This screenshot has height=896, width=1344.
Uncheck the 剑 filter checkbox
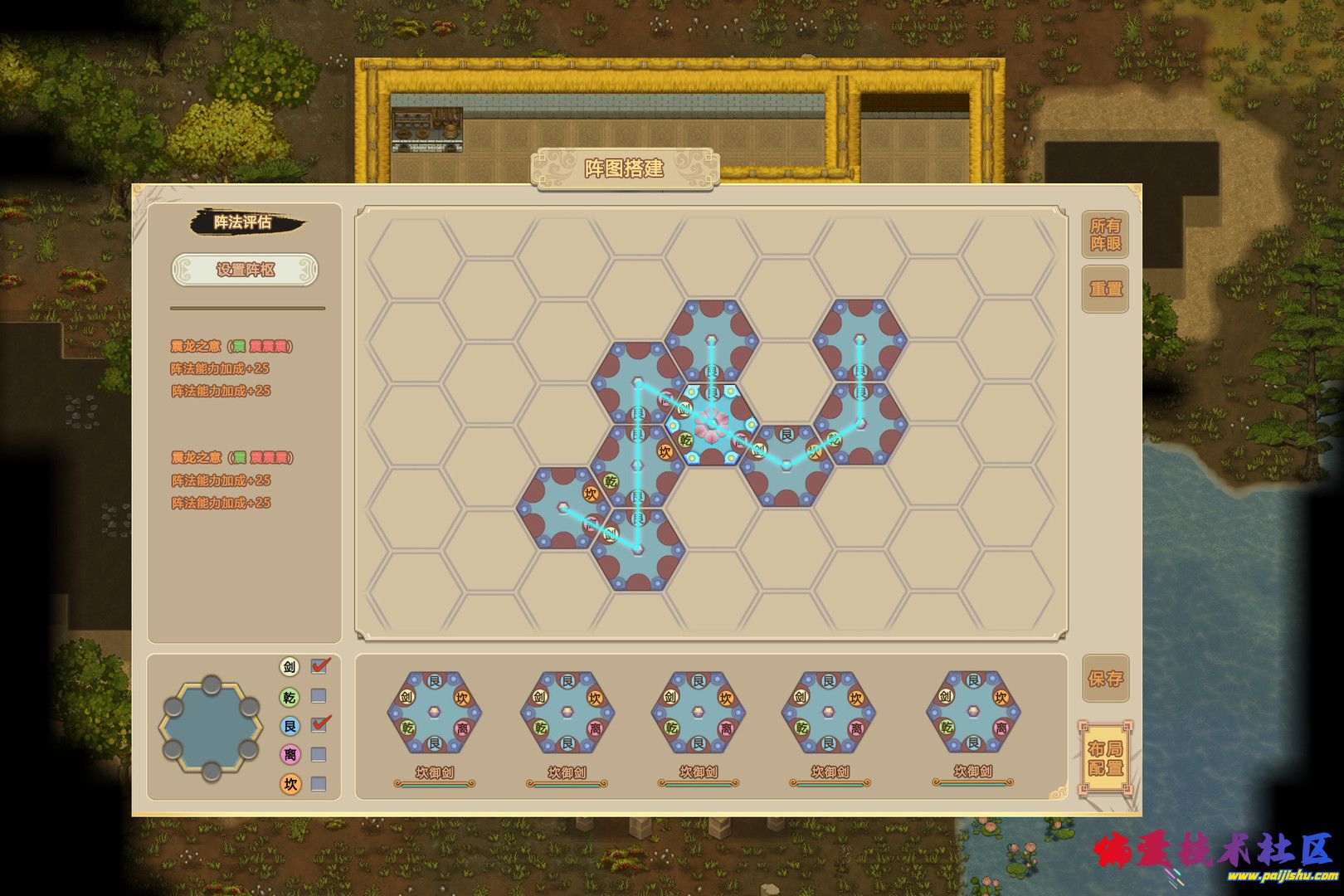point(319,666)
